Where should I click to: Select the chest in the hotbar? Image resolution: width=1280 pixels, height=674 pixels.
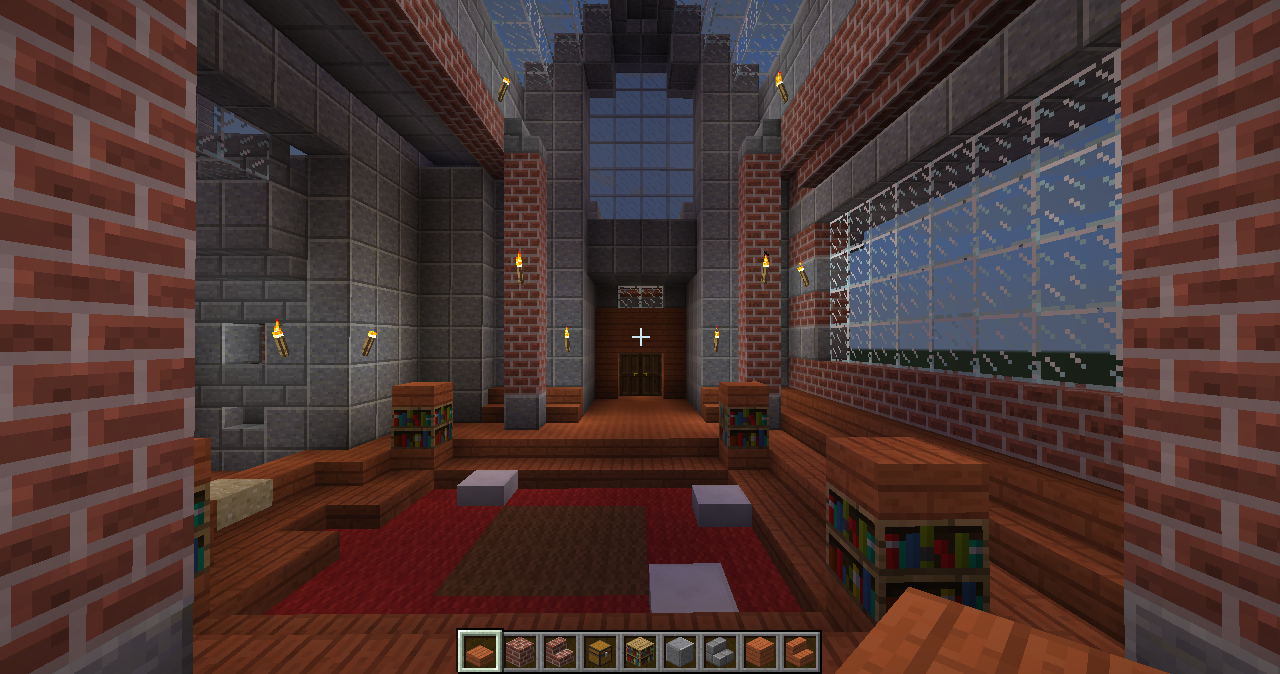tap(599, 652)
